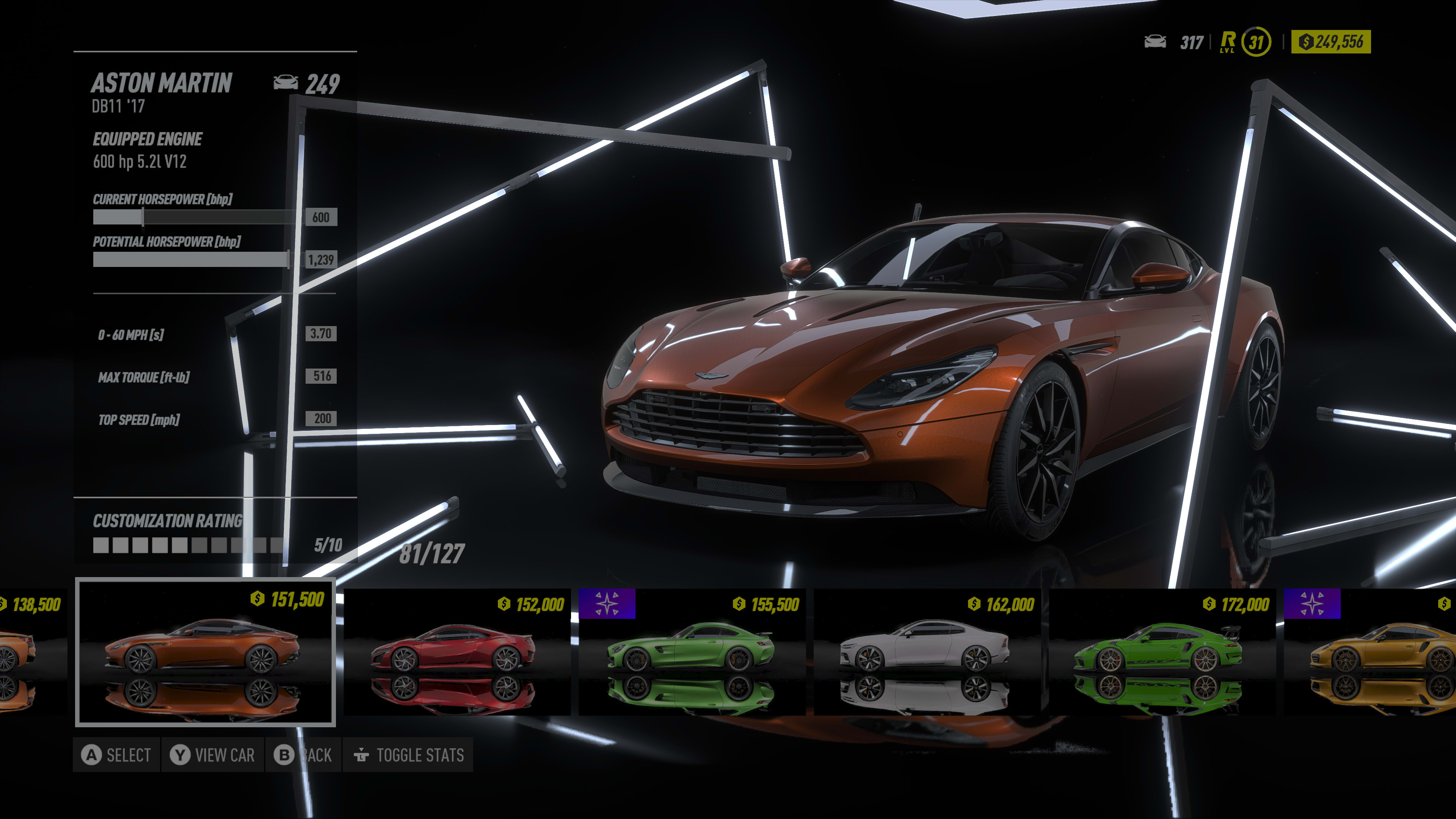Activate Toggle Stats
Image resolution: width=1456 pixels, height=819 pixels.
coord(408,755)
